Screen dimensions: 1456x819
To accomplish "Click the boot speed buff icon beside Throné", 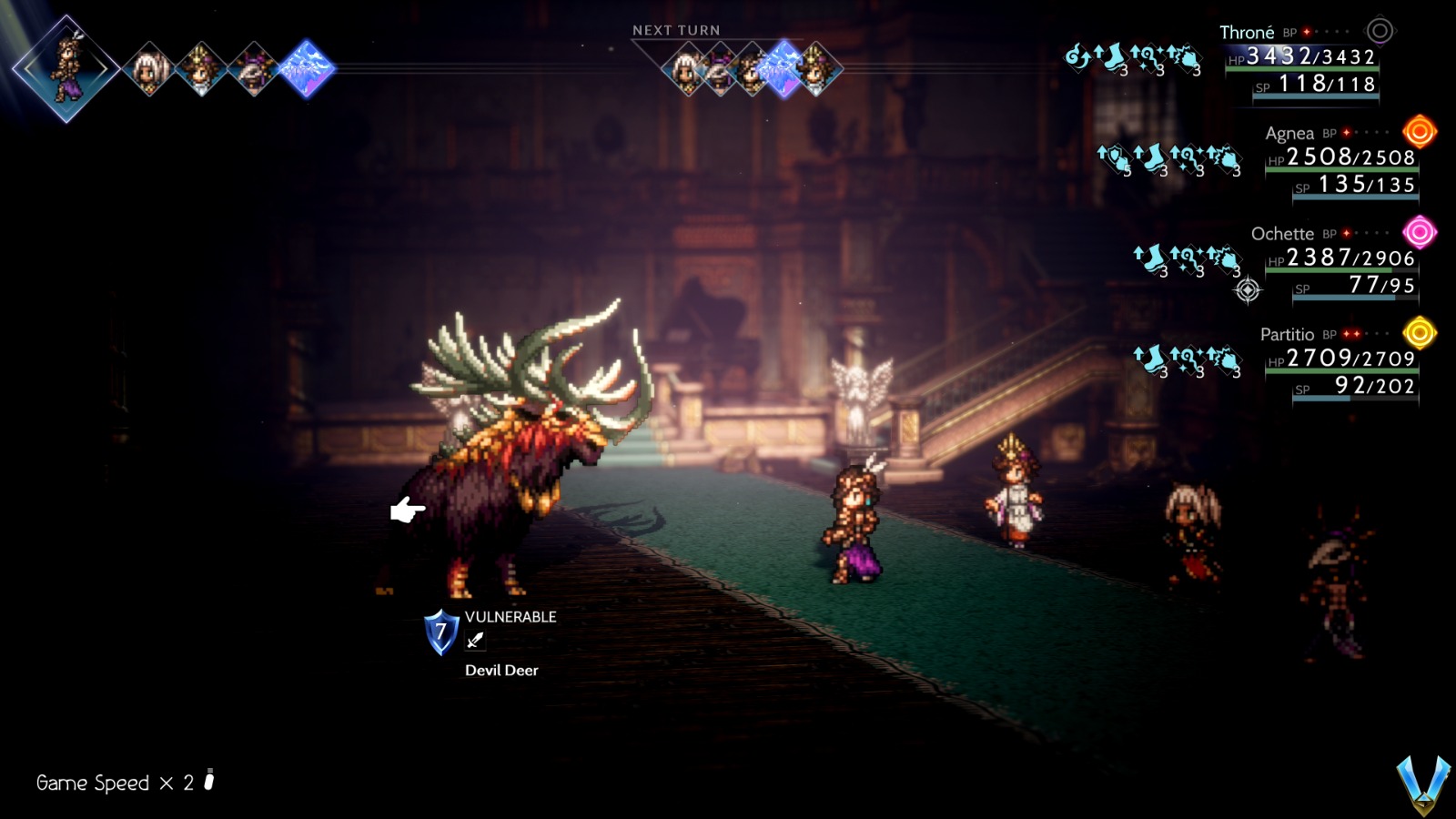I will (x=1111, y=56).
